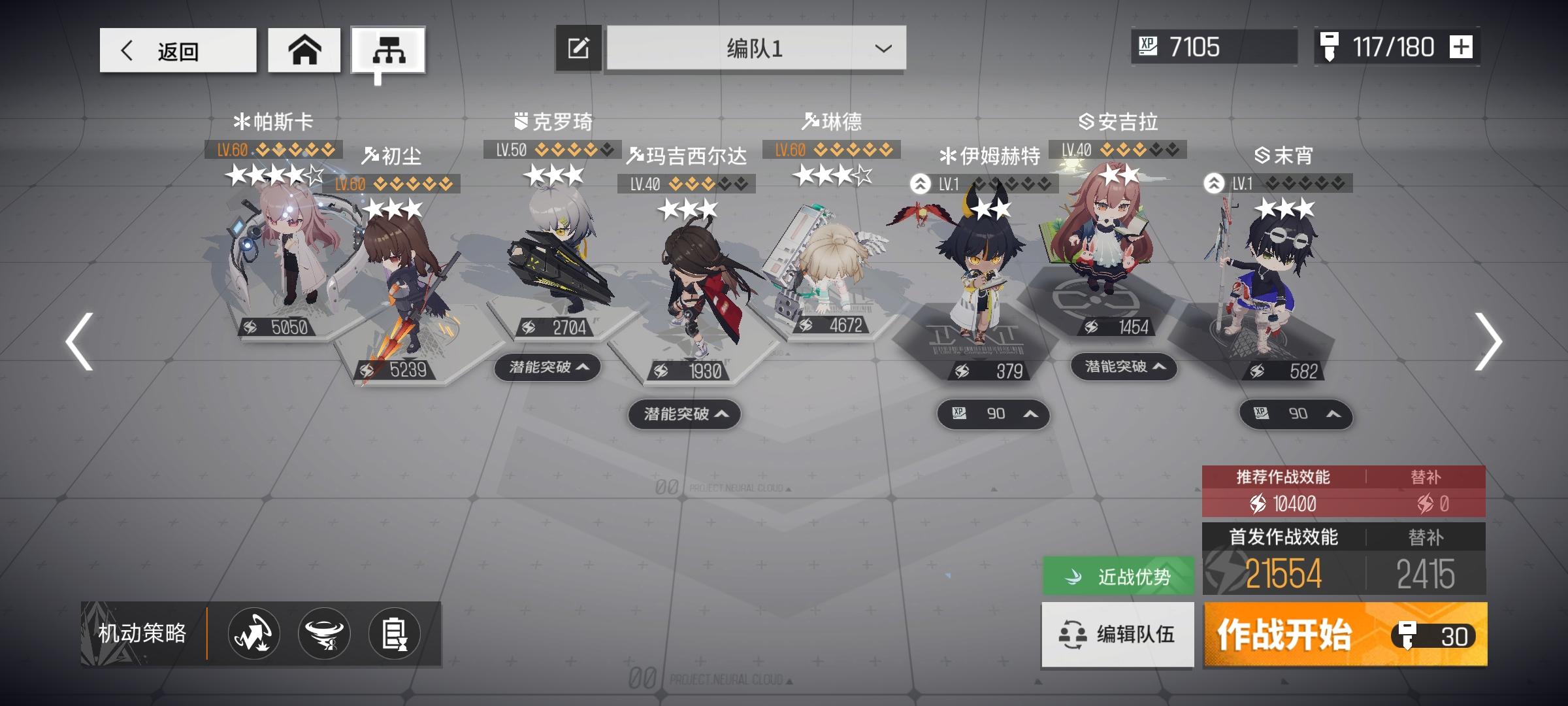Expand 克罗琦's 潜能突破 panel
This screenshot has height=706, width=1568.
(x=549, y=368)
